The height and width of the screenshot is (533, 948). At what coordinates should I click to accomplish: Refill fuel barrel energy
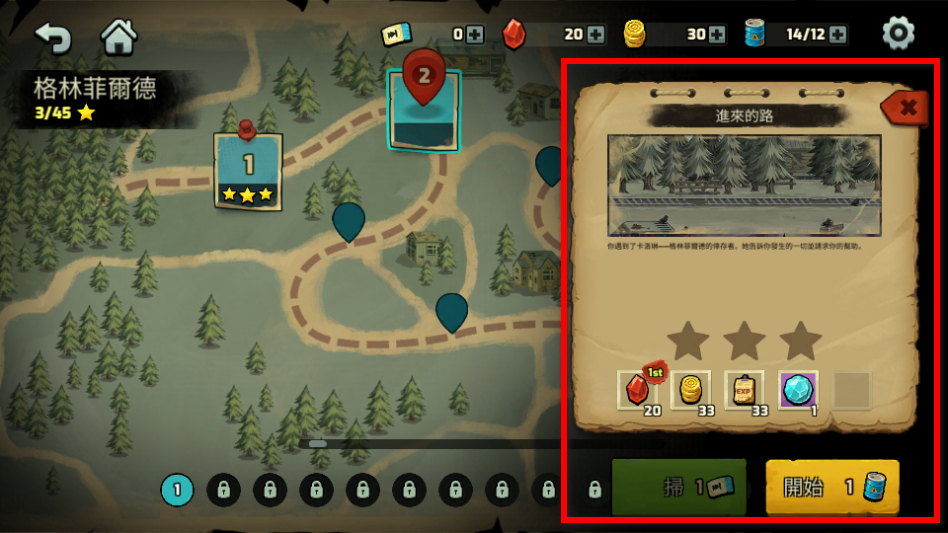click(837, 34)
